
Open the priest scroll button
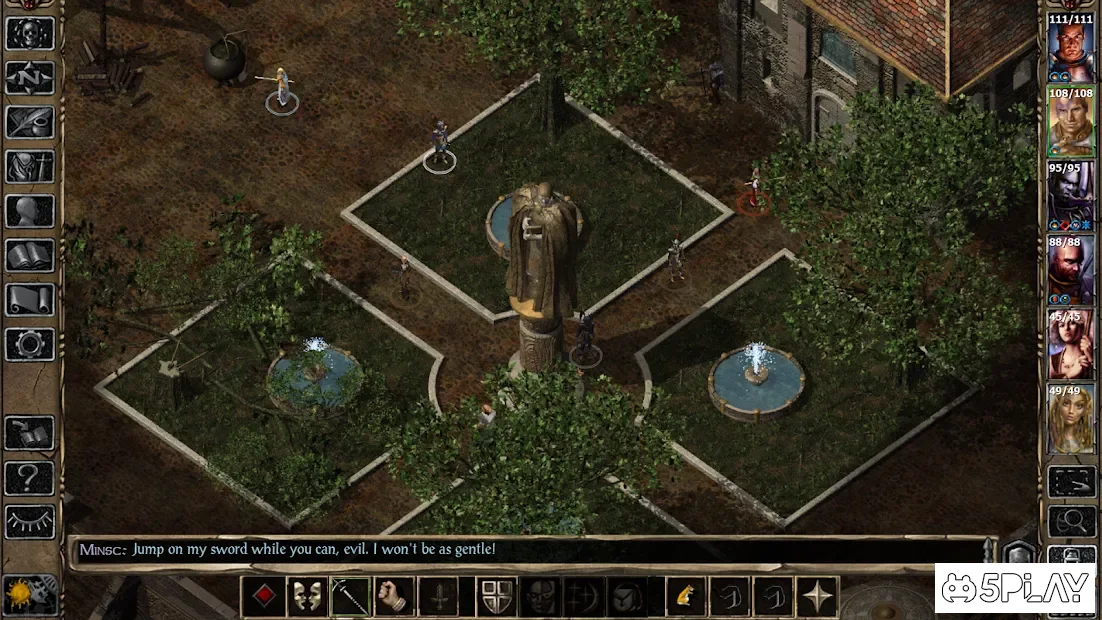click(x=30, y=299)
